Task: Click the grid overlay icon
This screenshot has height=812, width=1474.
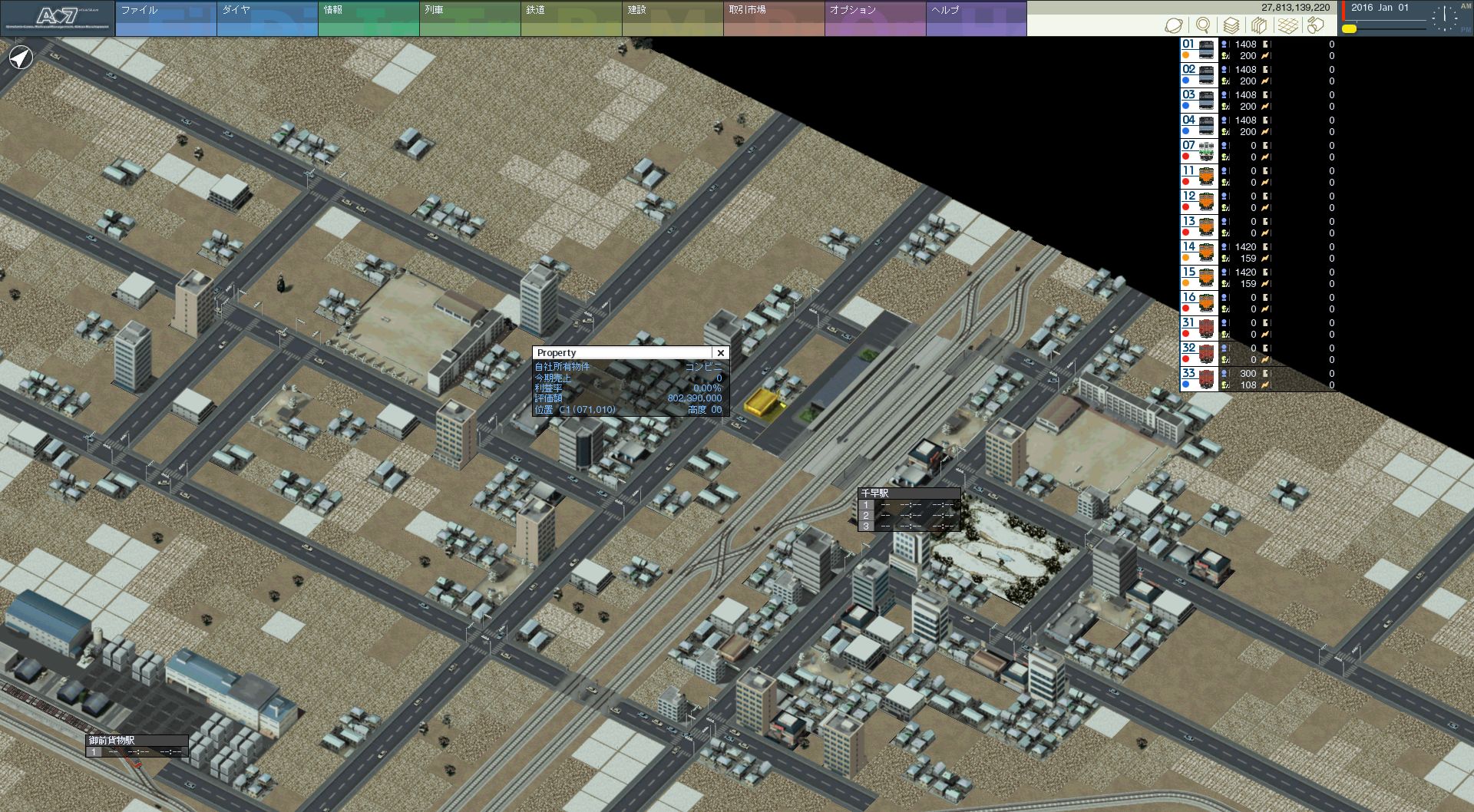Action: 1287,25
